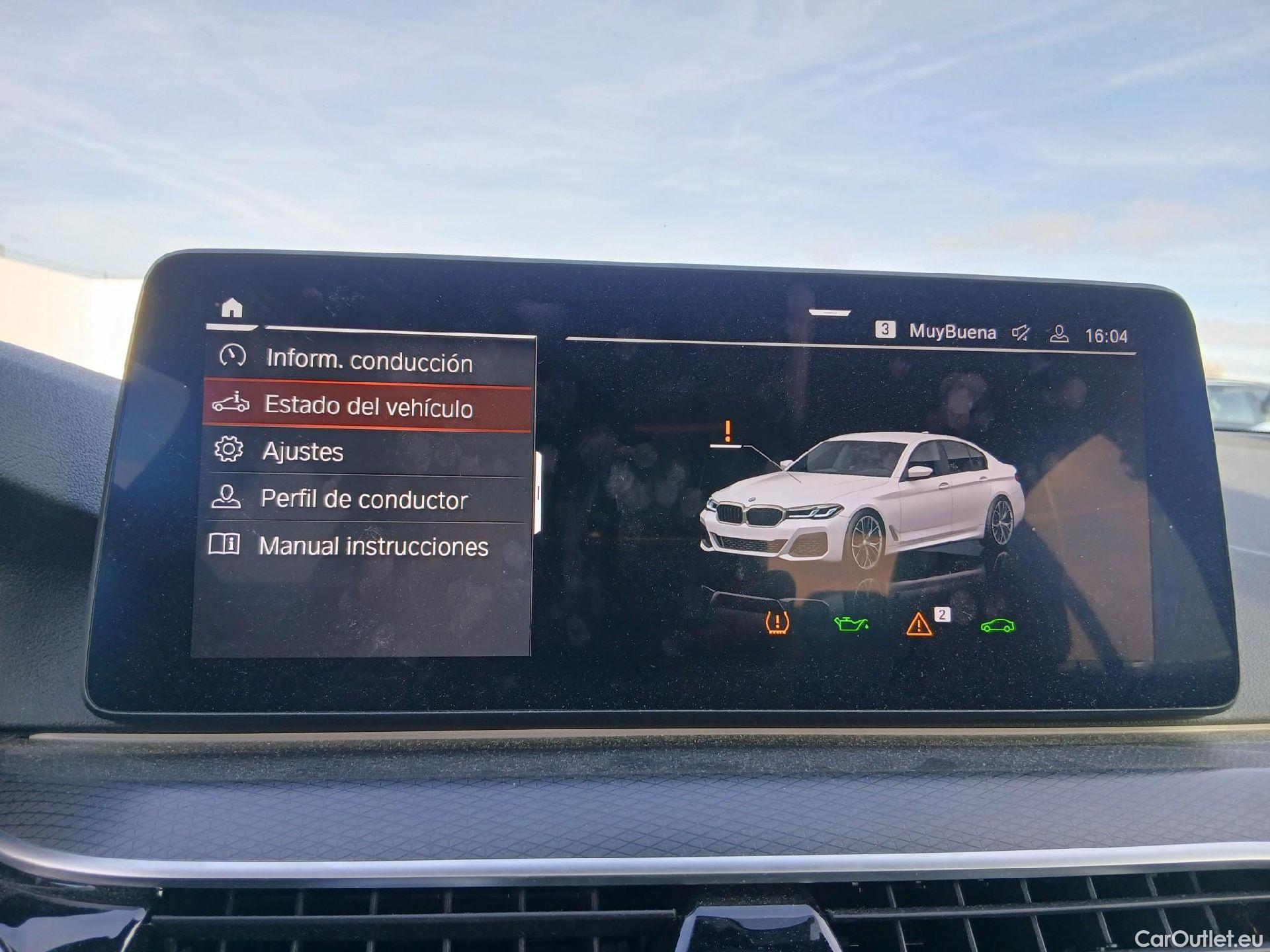Toggle the muted speaker icon
Screen dimensions: 1270x952
click(x=1021, y=333)
